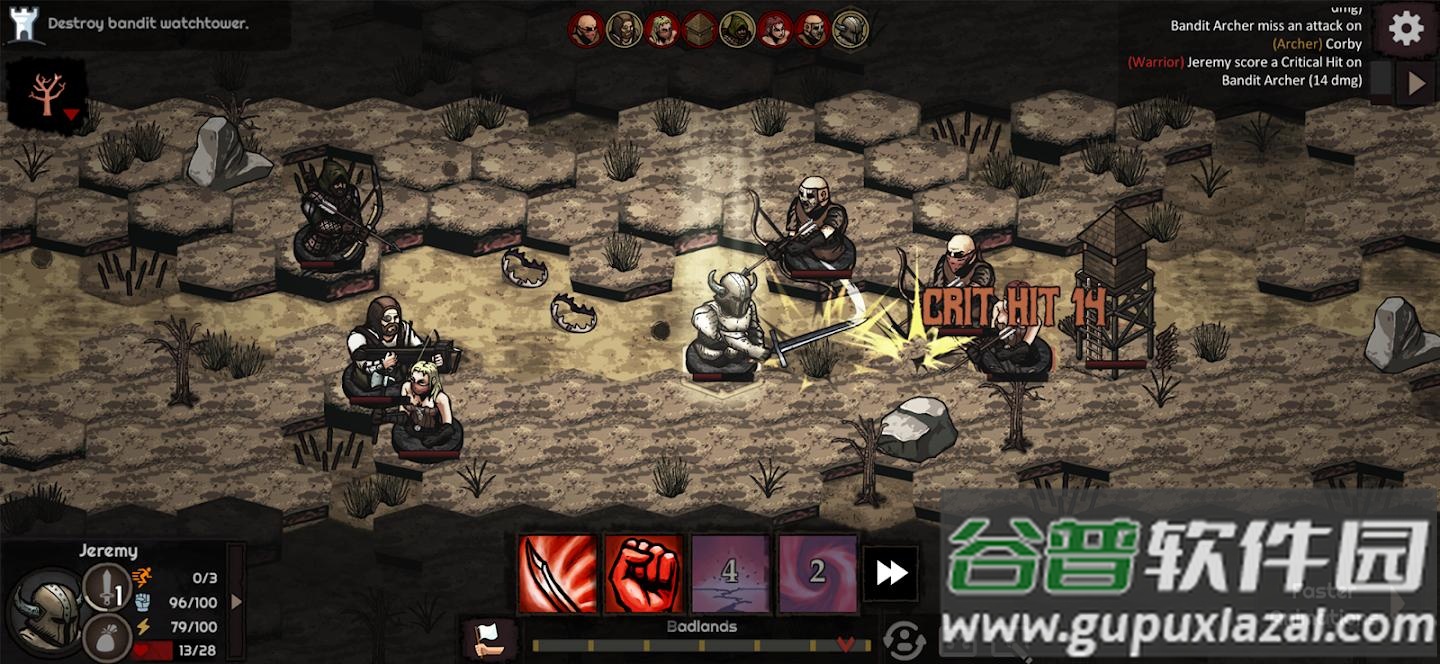Select the green hooded archer turn portrait
This screenshot has height=664, width=1440.
pos(737,30)
